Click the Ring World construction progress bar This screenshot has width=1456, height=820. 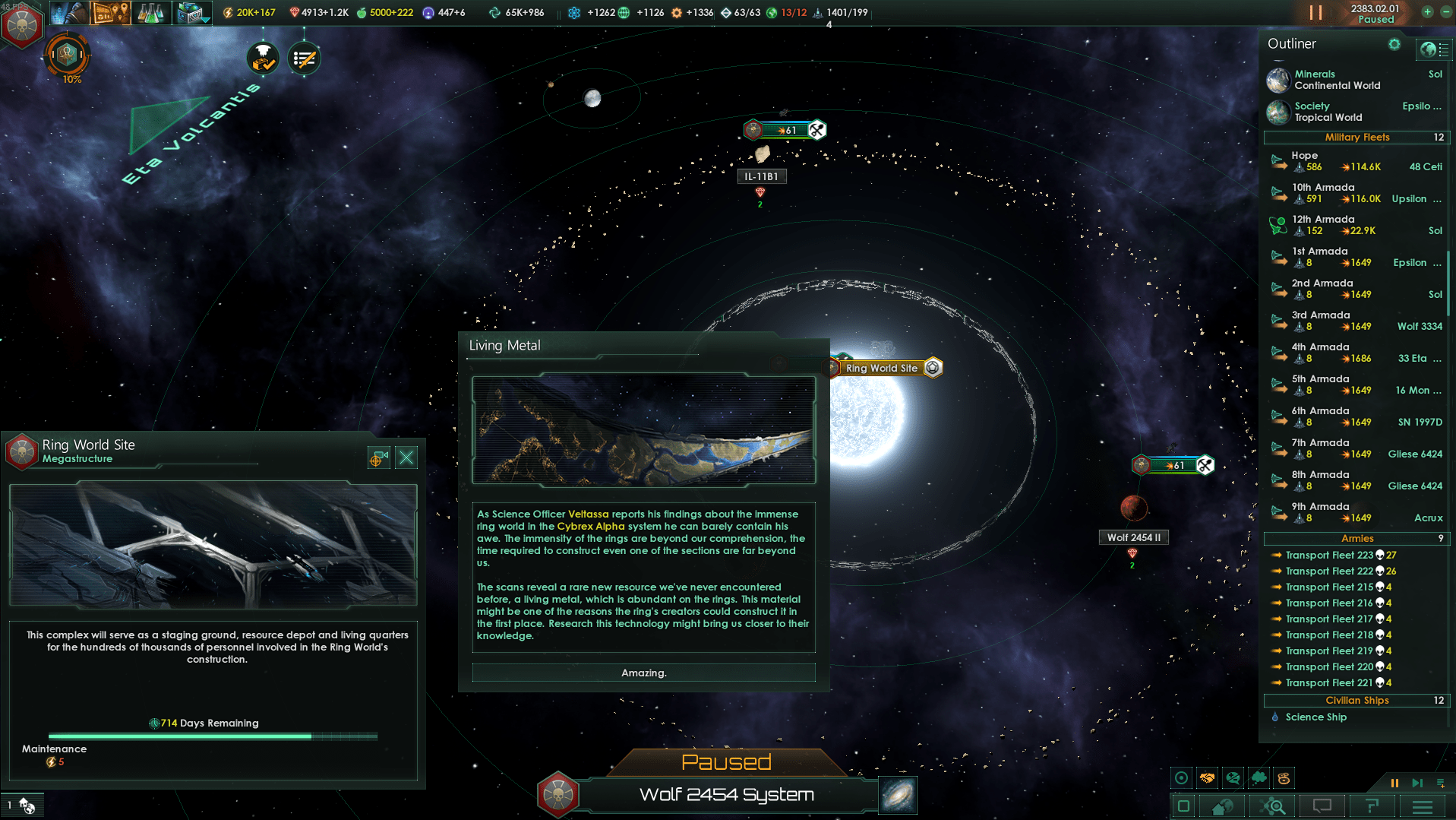(213, 736)
